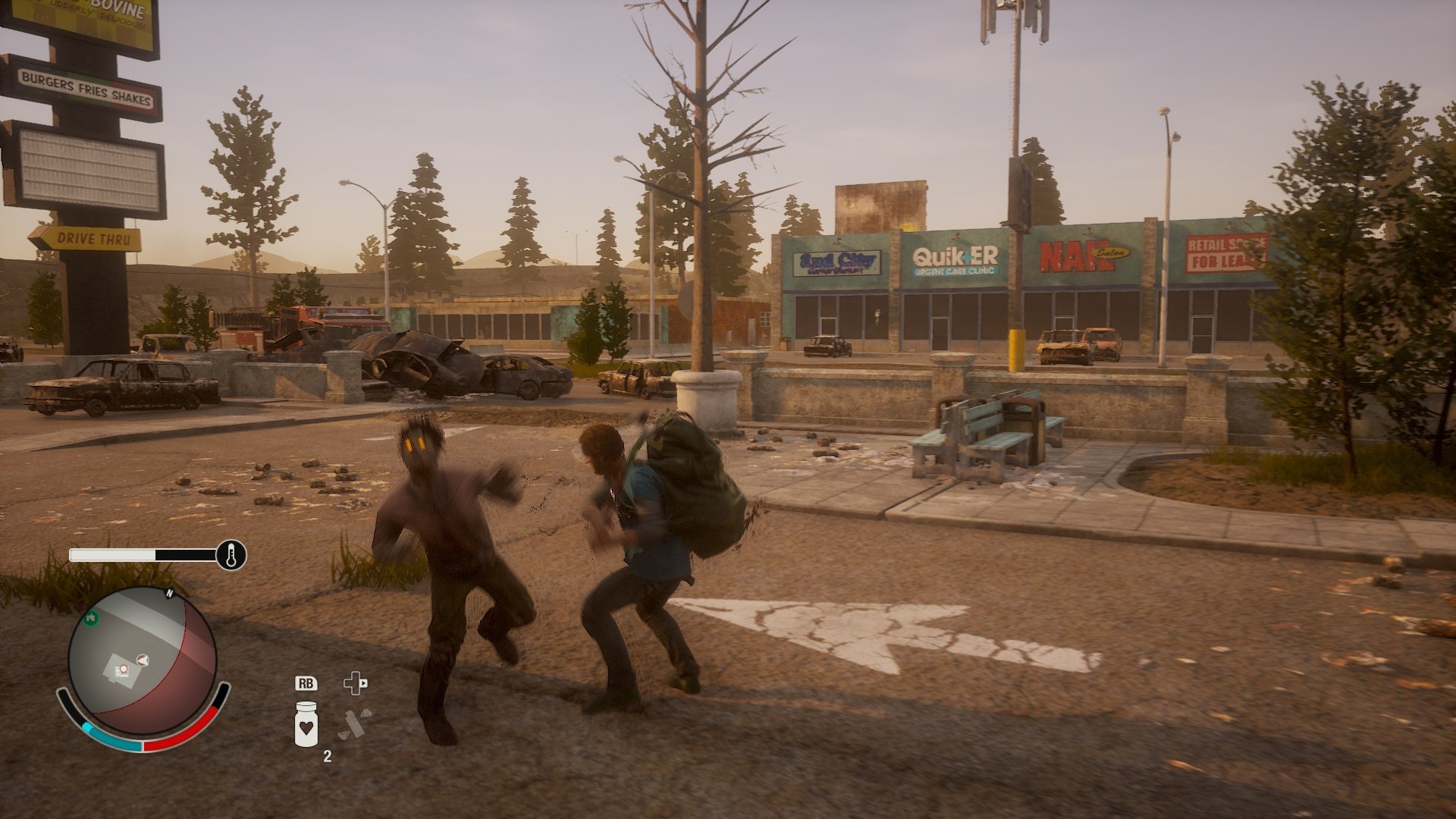
Task: Click the white home icon inside the minimap
Action: click(x=123, y=668)
